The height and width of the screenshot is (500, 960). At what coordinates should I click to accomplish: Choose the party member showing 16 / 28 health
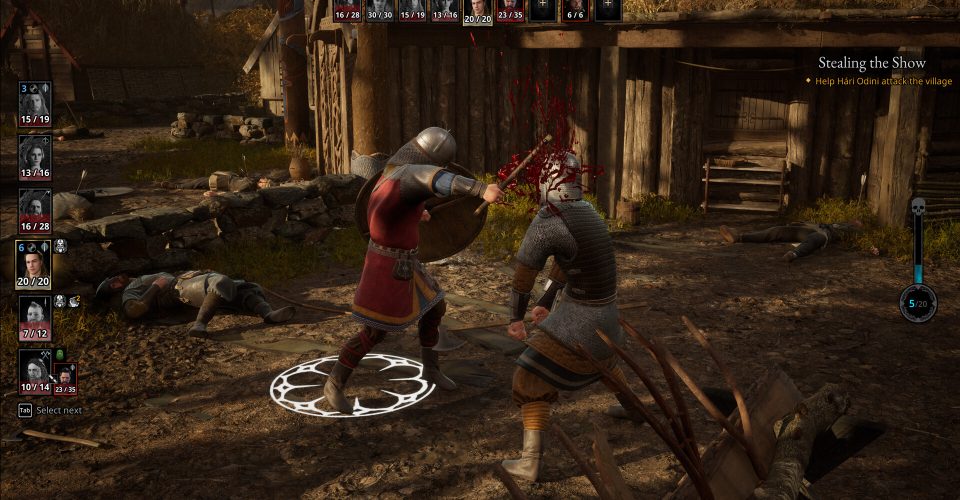pos(34,208)
